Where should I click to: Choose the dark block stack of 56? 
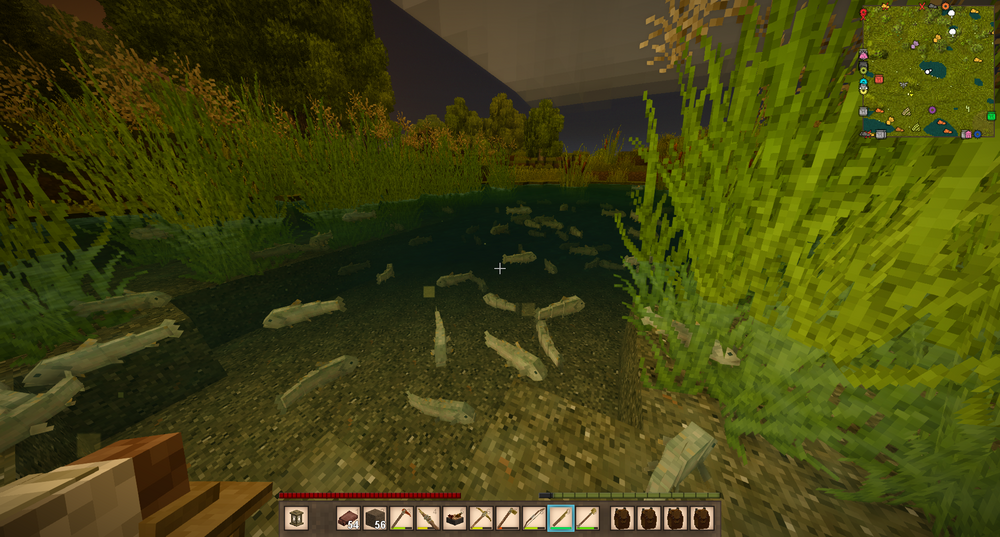click(x=374, y=517)
